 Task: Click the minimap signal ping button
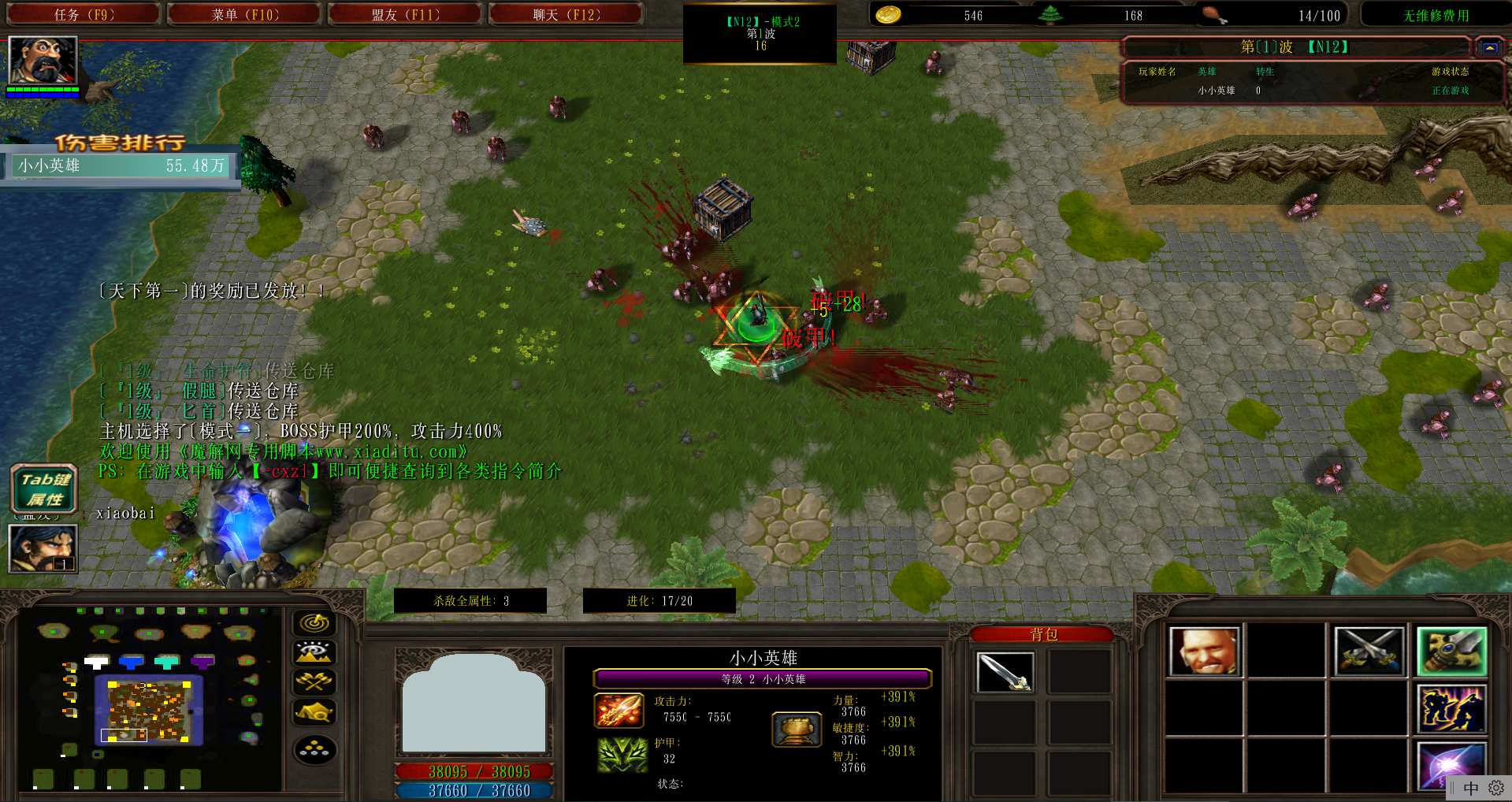click(x=314, y=623)
